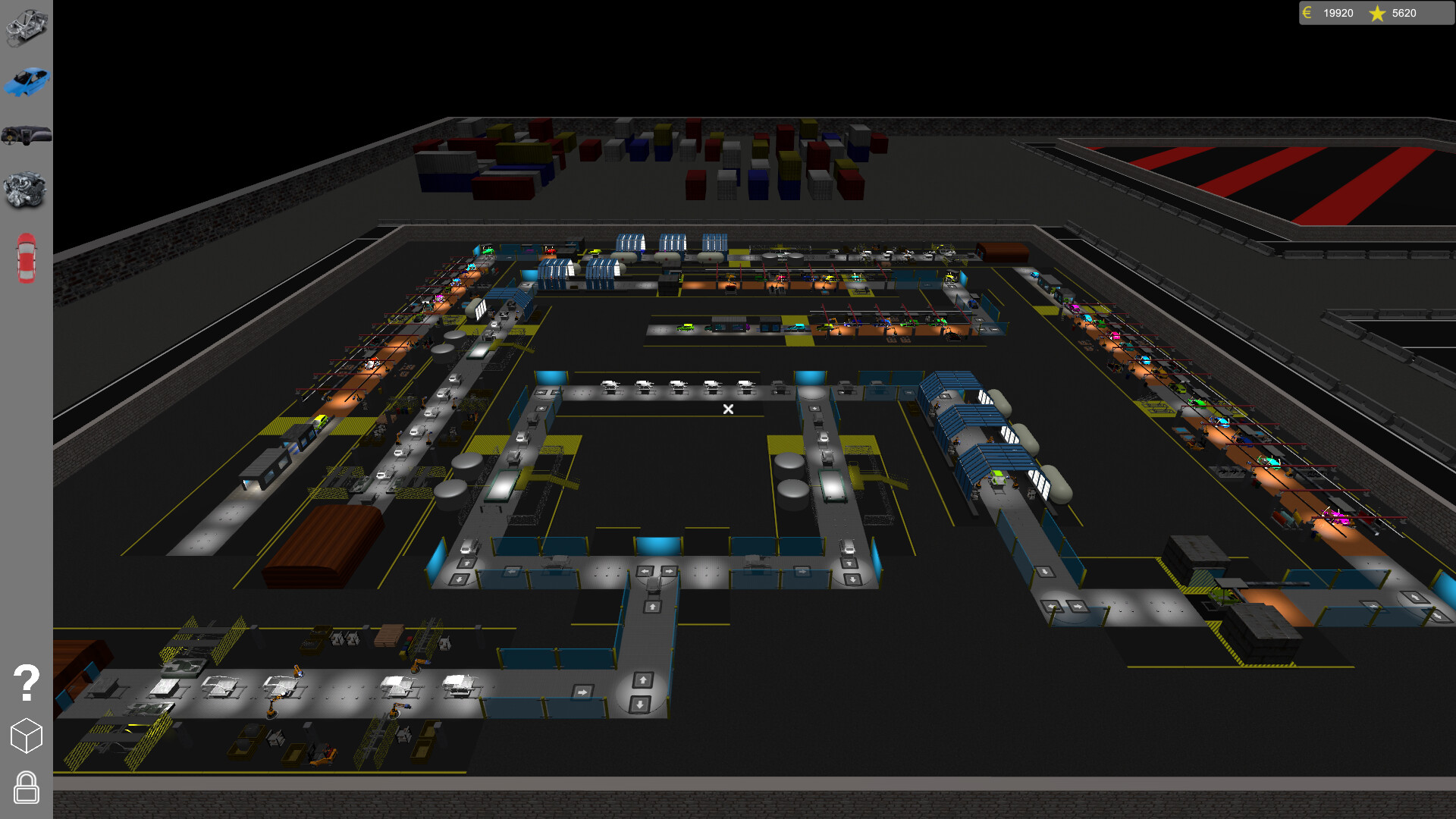Click the 5620 star score value

(x=1404, y=13)
